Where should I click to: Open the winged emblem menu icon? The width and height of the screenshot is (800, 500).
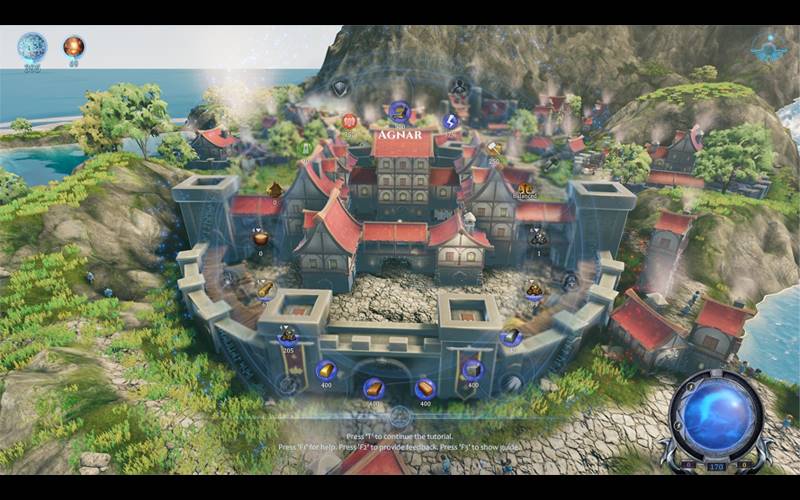[768, 49]
